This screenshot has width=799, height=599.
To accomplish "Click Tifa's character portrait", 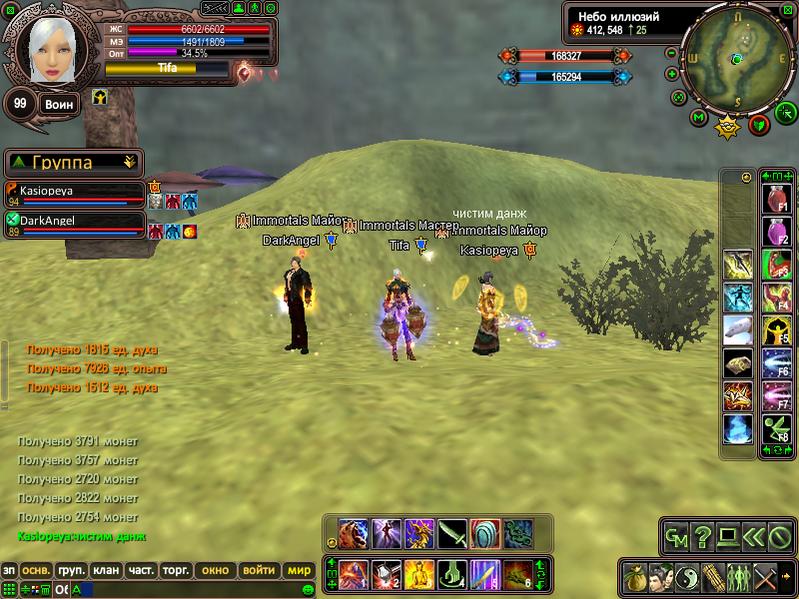I will [x=47, y=50].
